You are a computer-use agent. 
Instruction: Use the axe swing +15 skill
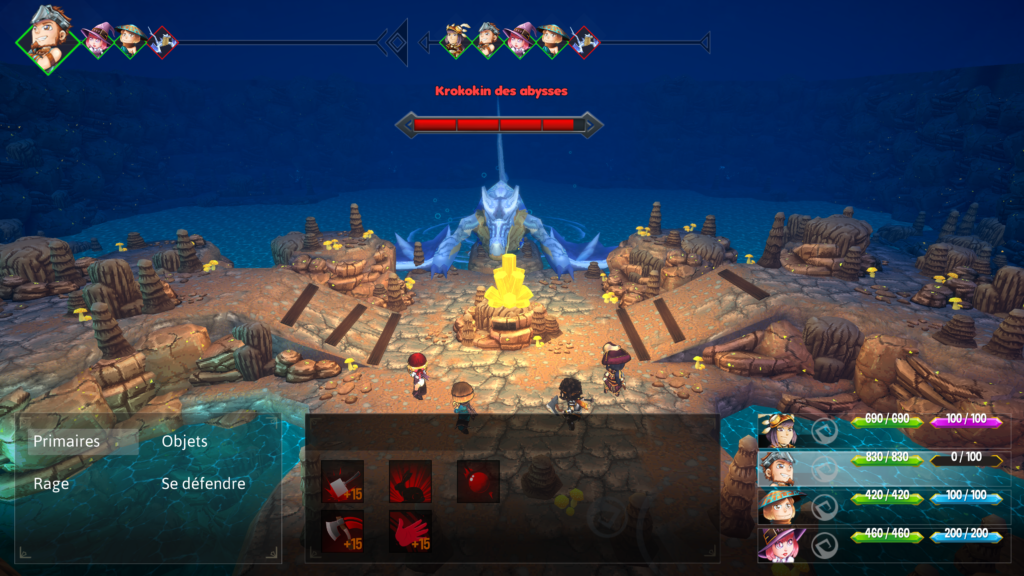click(342, 531)
